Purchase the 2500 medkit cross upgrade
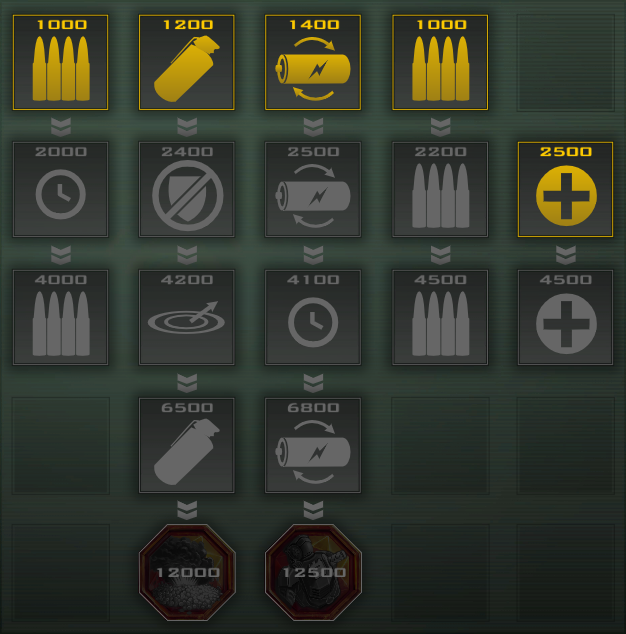 click(565, 190)
